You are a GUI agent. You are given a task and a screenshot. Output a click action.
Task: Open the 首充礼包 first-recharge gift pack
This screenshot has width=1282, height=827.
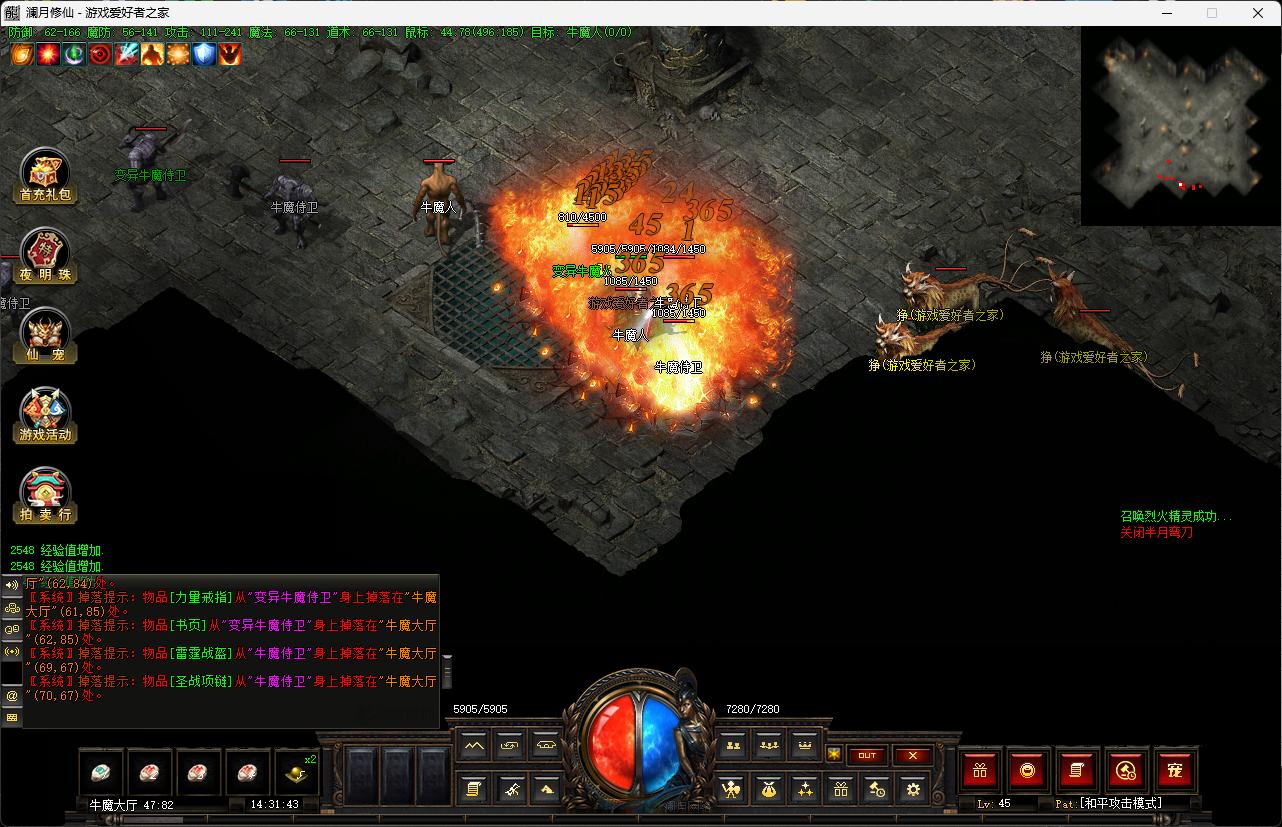tap(46, 175)
